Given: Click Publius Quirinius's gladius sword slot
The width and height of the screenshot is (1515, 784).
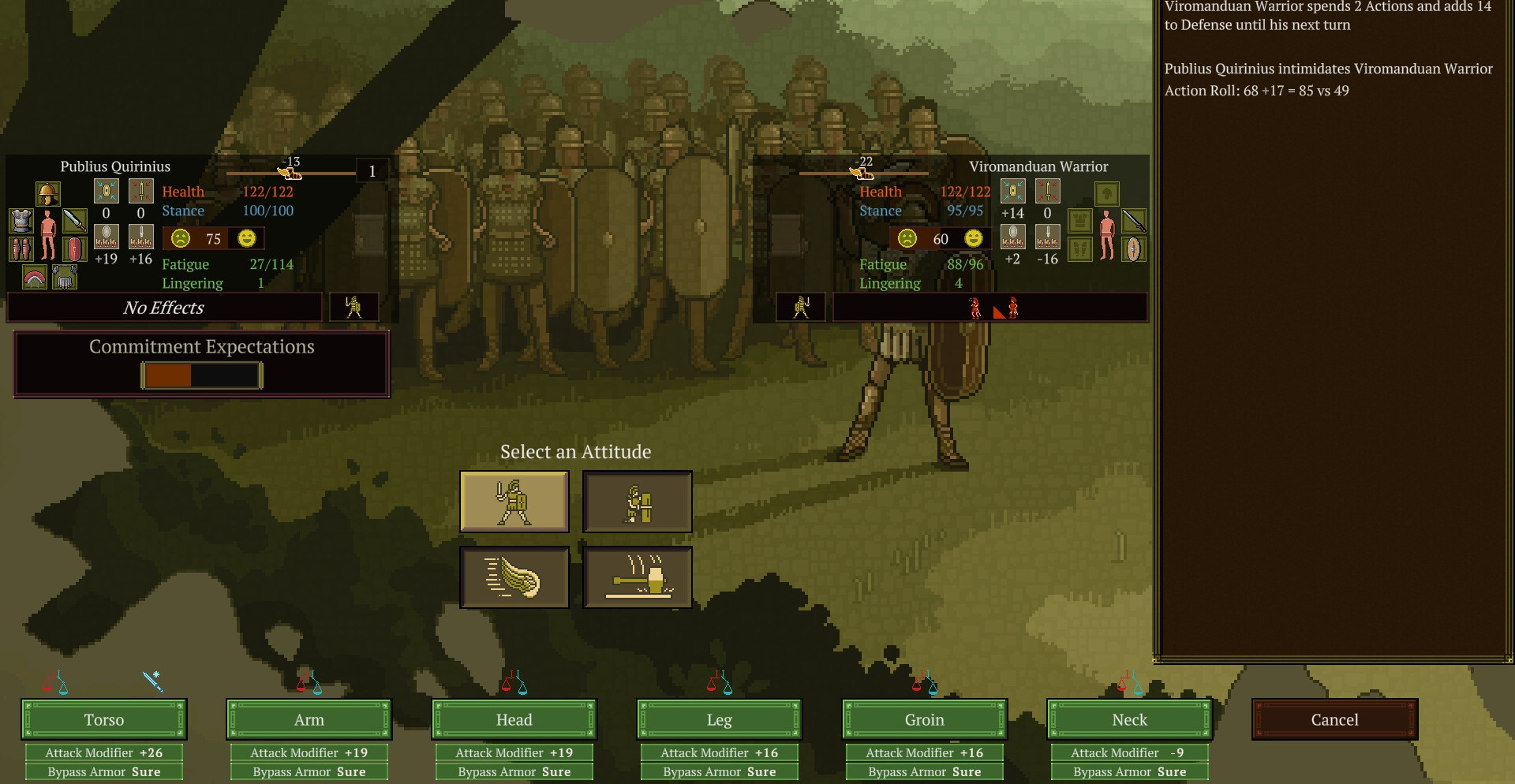Looking at the screenshot, I should click(74, 220).
